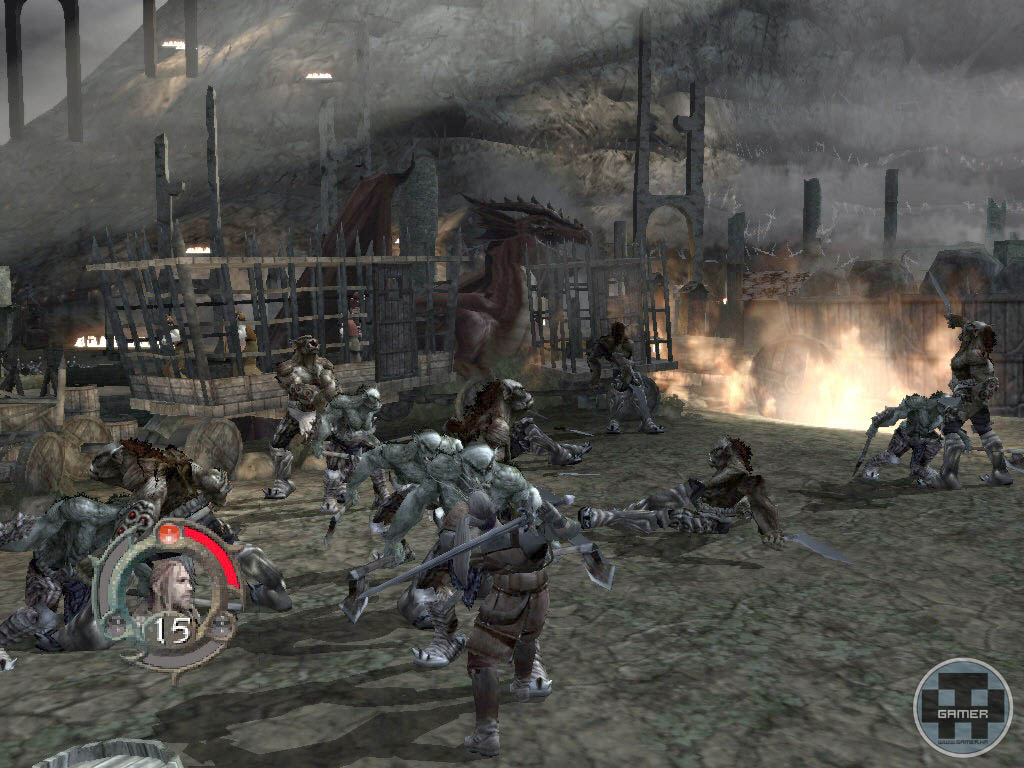This screenshot has height=768, width=1024.
Task: Click the Gamer watermark logo
Action: pos(962,707)
